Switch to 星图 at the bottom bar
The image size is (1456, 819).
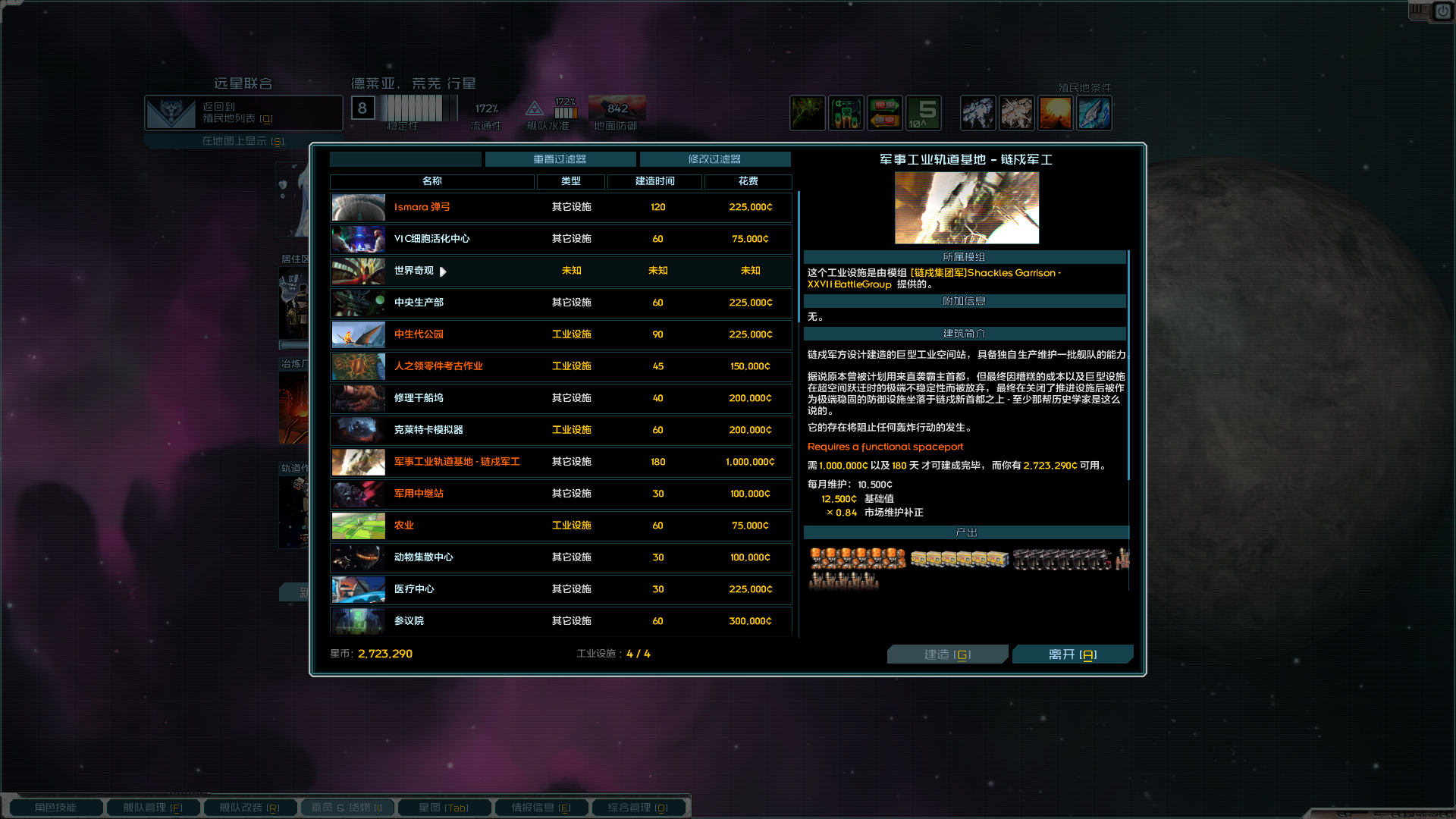coord(444,807)
